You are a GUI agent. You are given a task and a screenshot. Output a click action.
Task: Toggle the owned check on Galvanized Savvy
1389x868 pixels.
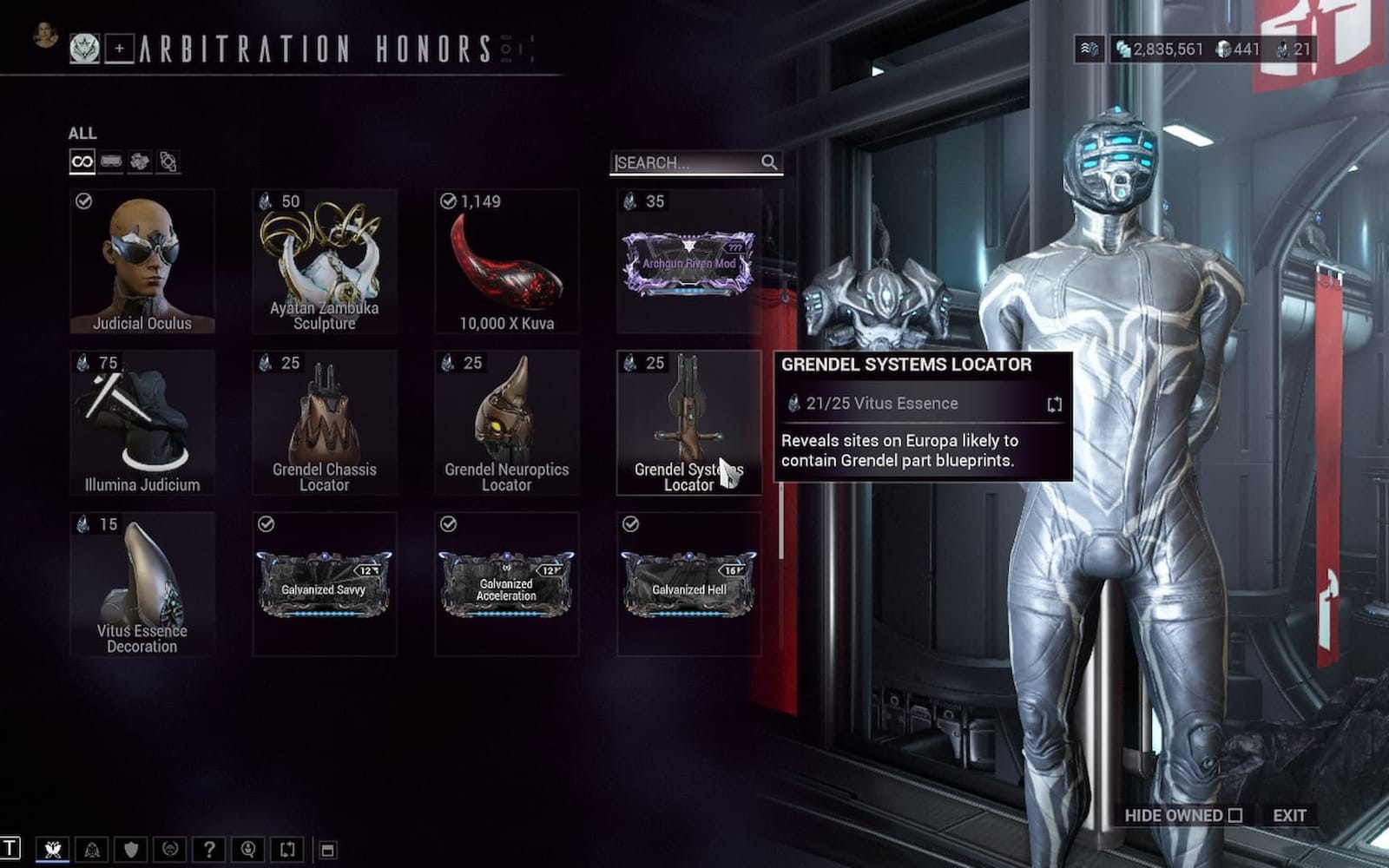(x=266, y=523)
